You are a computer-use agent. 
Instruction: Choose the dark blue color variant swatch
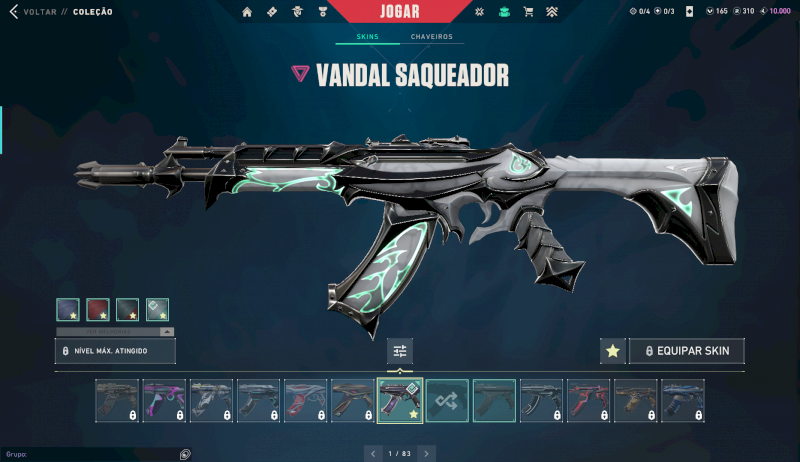pyautogui.click(x=68, y=310)
